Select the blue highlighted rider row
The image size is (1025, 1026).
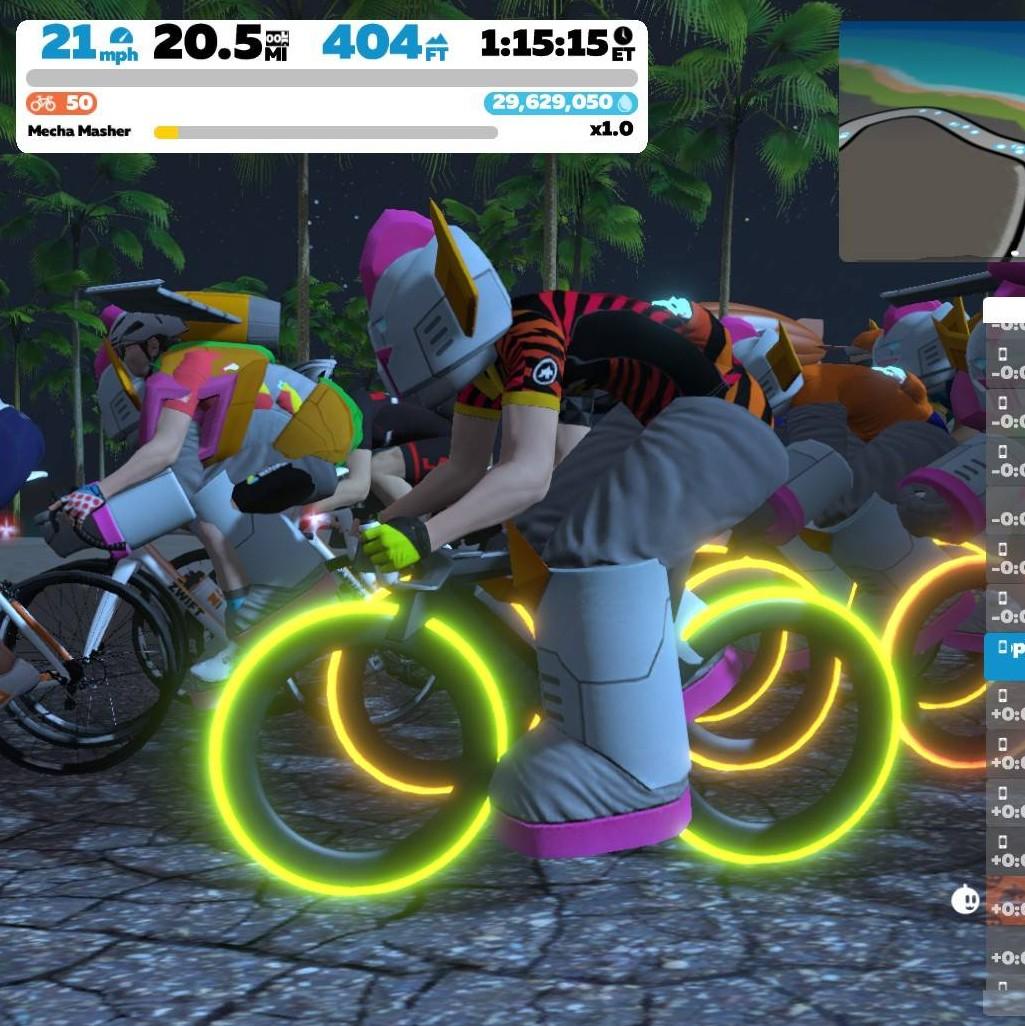[x=1005, y=656]
